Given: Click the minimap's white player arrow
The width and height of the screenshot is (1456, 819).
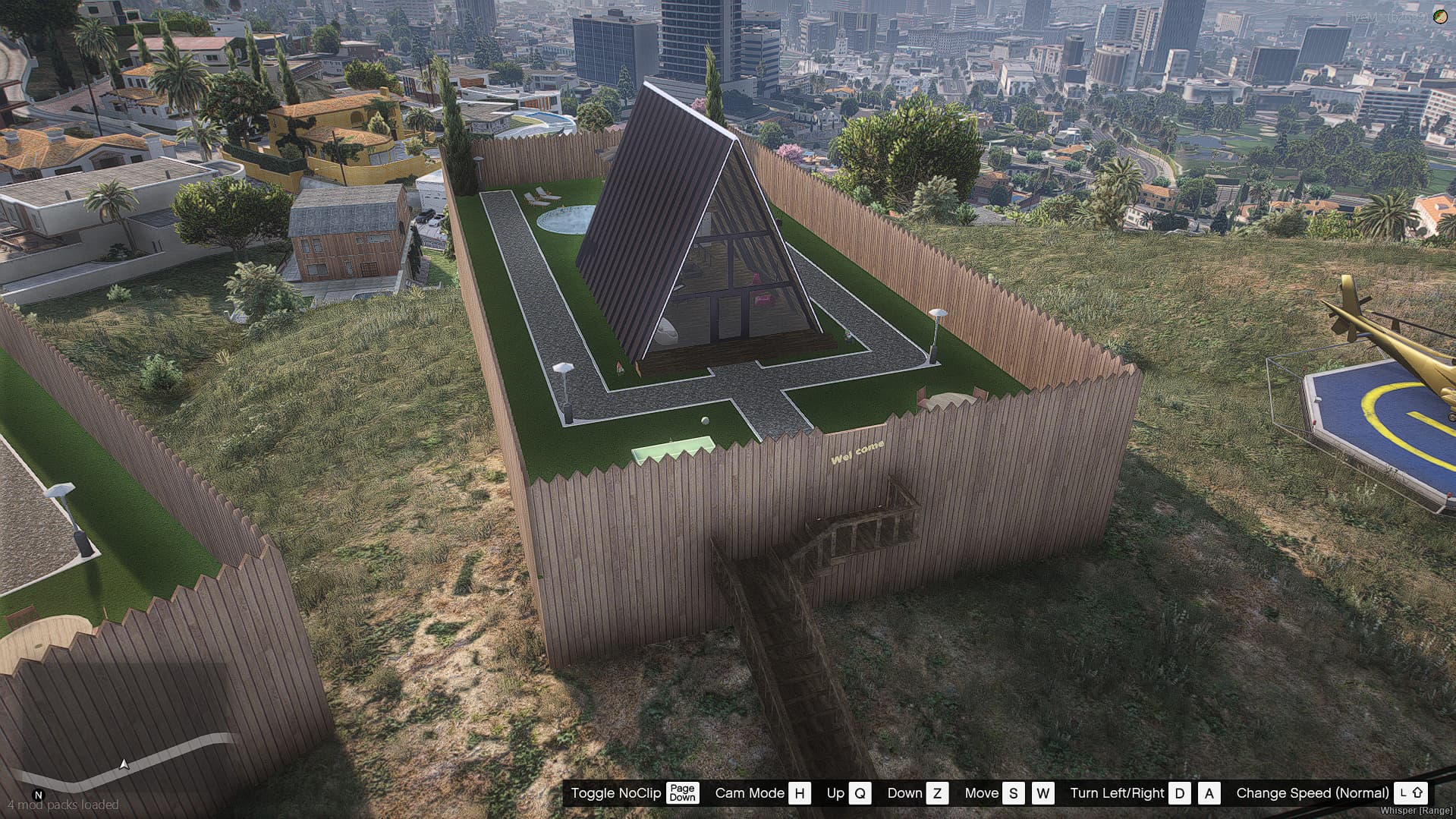Looking at the screenshot, I should [124, 764].
